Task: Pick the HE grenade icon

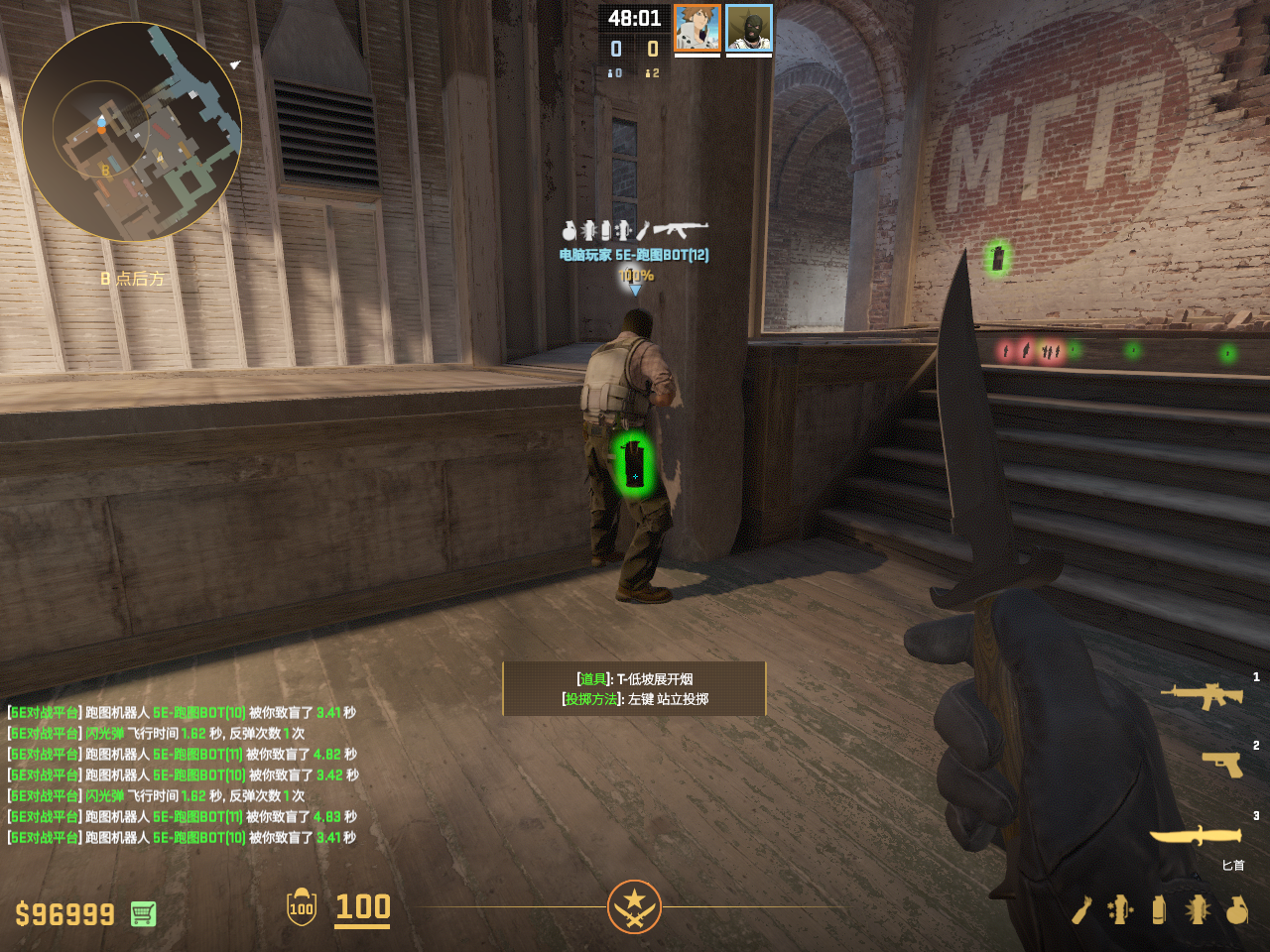Action: coord(1236,909)
